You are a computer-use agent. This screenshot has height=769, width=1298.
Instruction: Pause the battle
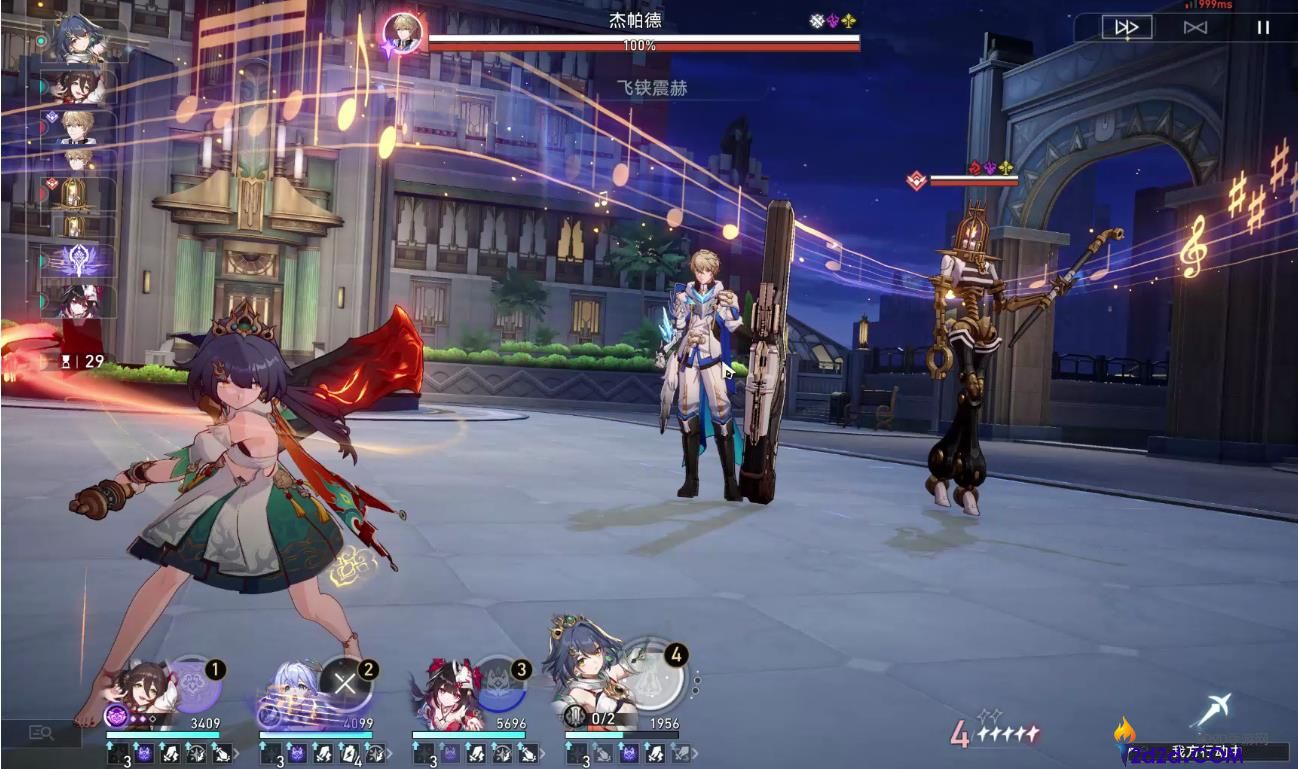click(x=1264, y=27)
